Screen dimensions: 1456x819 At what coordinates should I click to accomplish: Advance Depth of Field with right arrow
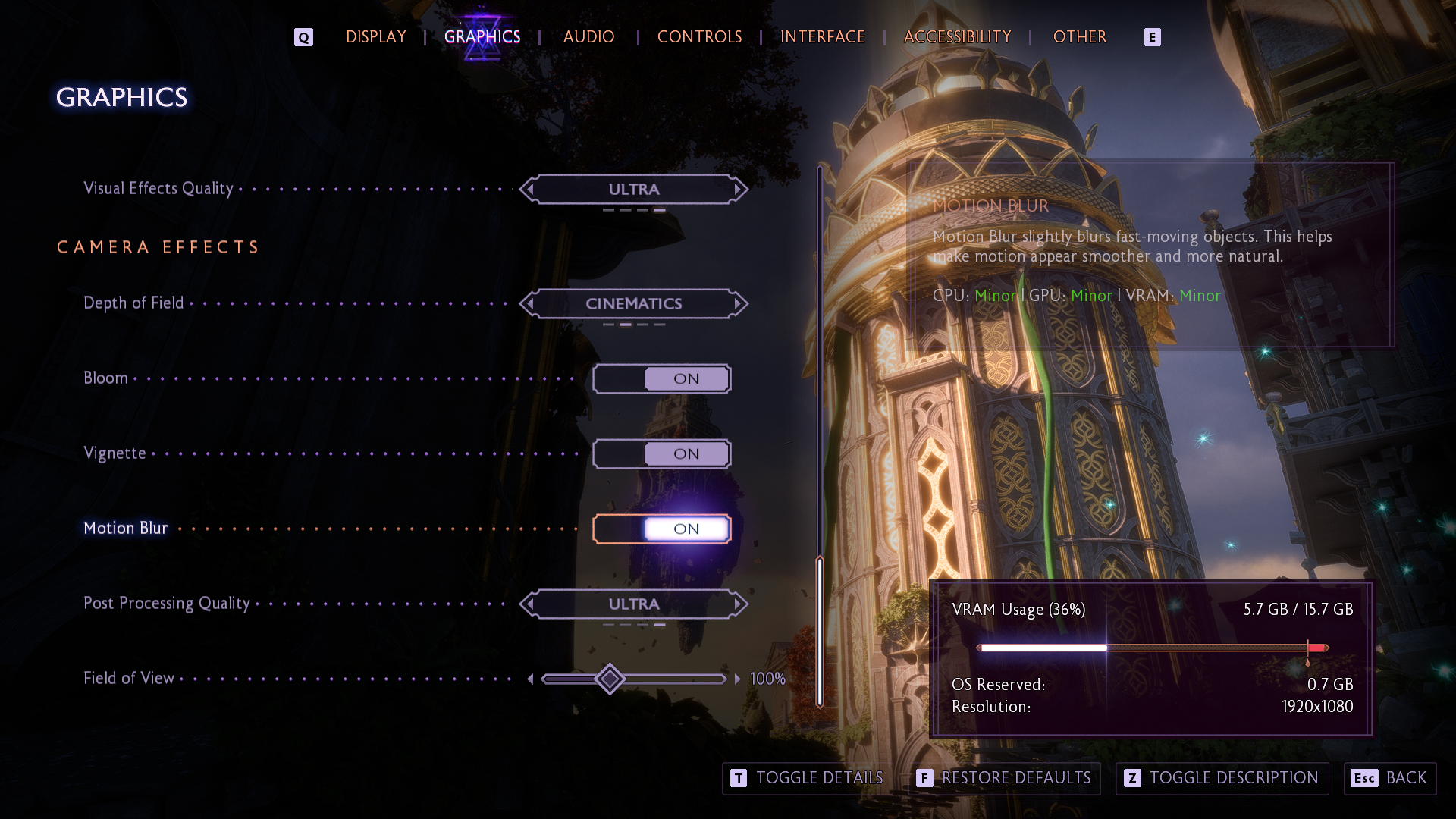[737, 304]
